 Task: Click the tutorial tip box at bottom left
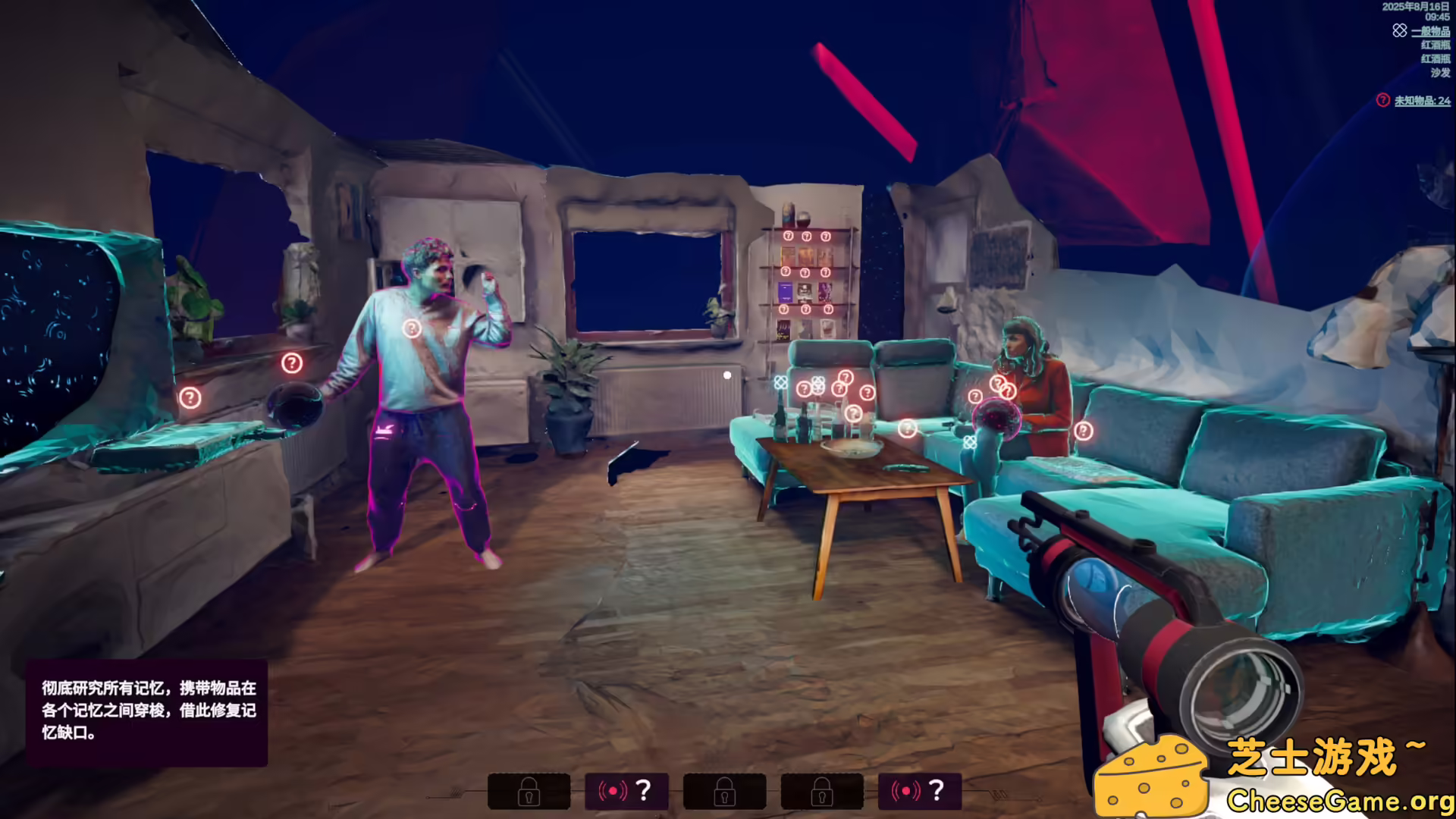148,711
